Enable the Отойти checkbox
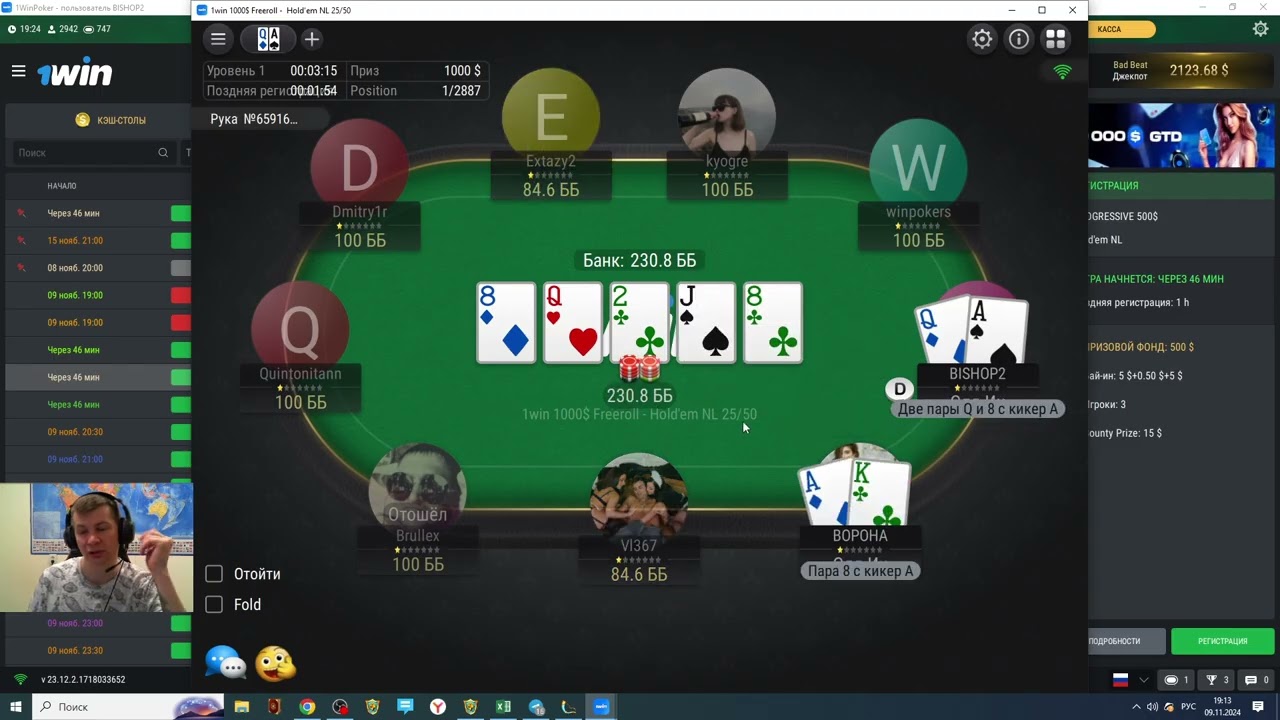 [213, 574]
